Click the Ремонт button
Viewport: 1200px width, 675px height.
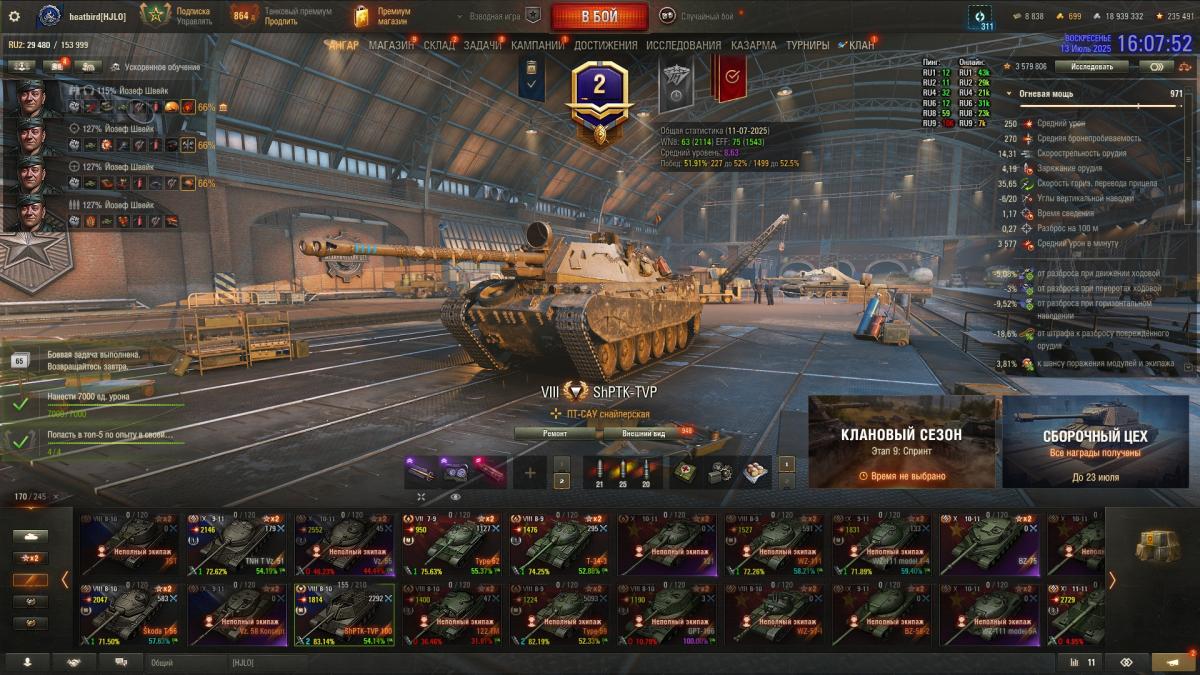(x=555, y=433)
